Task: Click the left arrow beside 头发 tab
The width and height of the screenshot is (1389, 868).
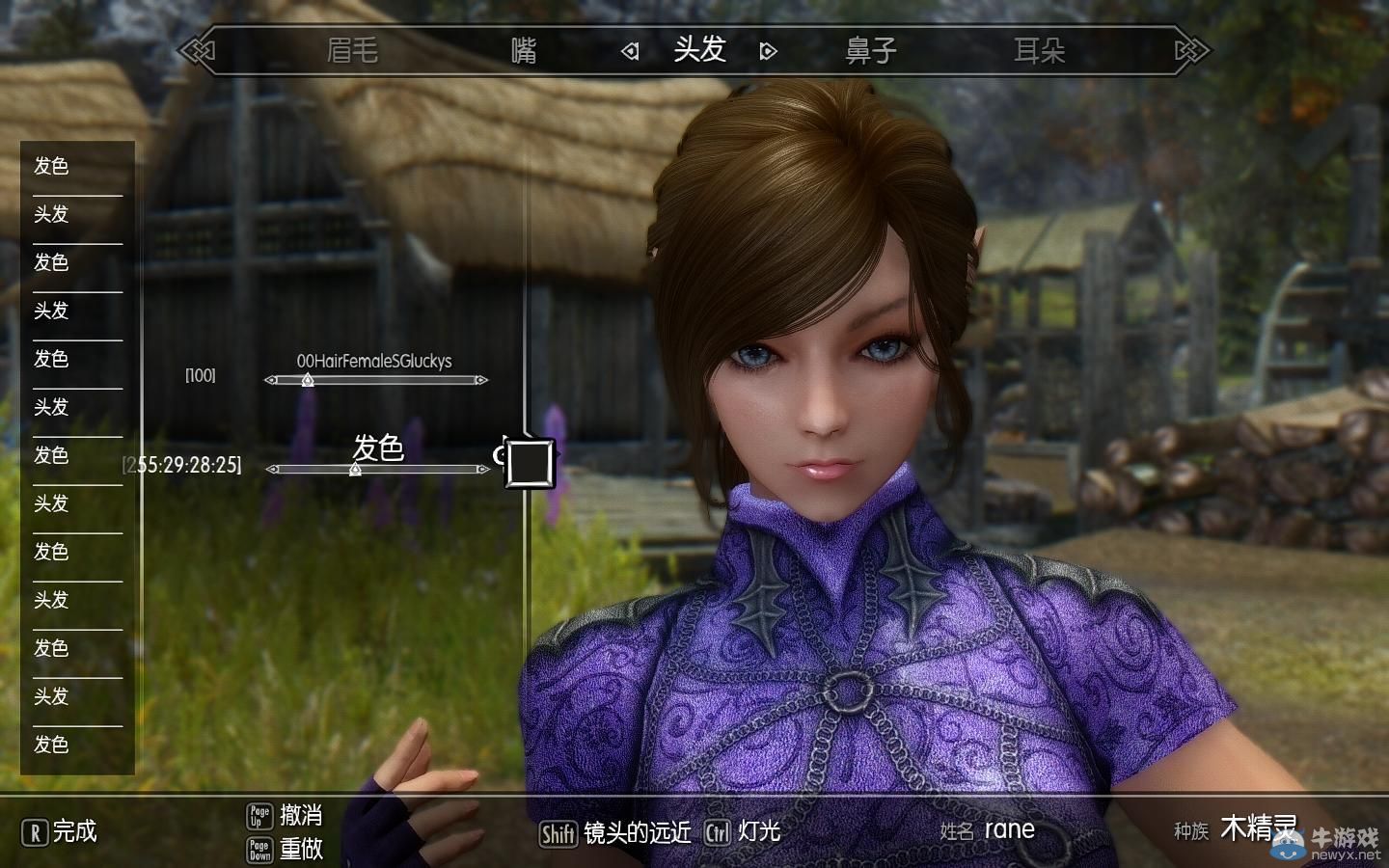Action: 631,50
